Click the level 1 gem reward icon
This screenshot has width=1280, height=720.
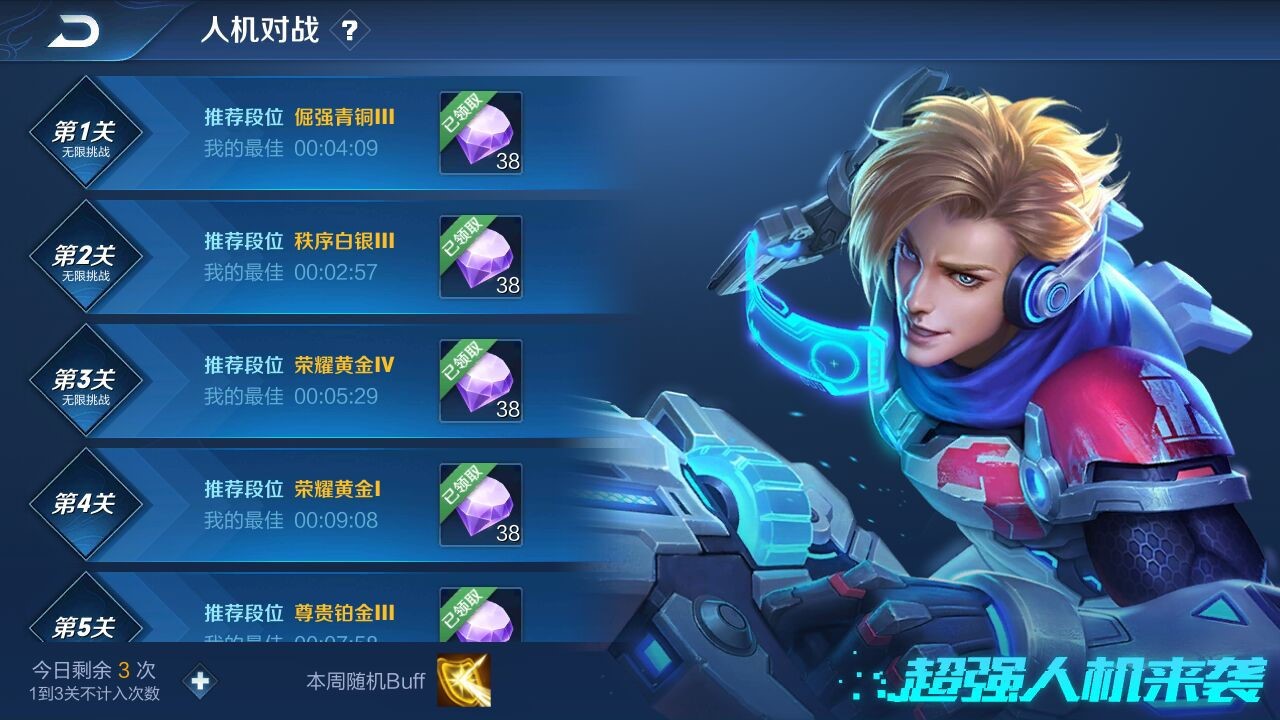478,133
